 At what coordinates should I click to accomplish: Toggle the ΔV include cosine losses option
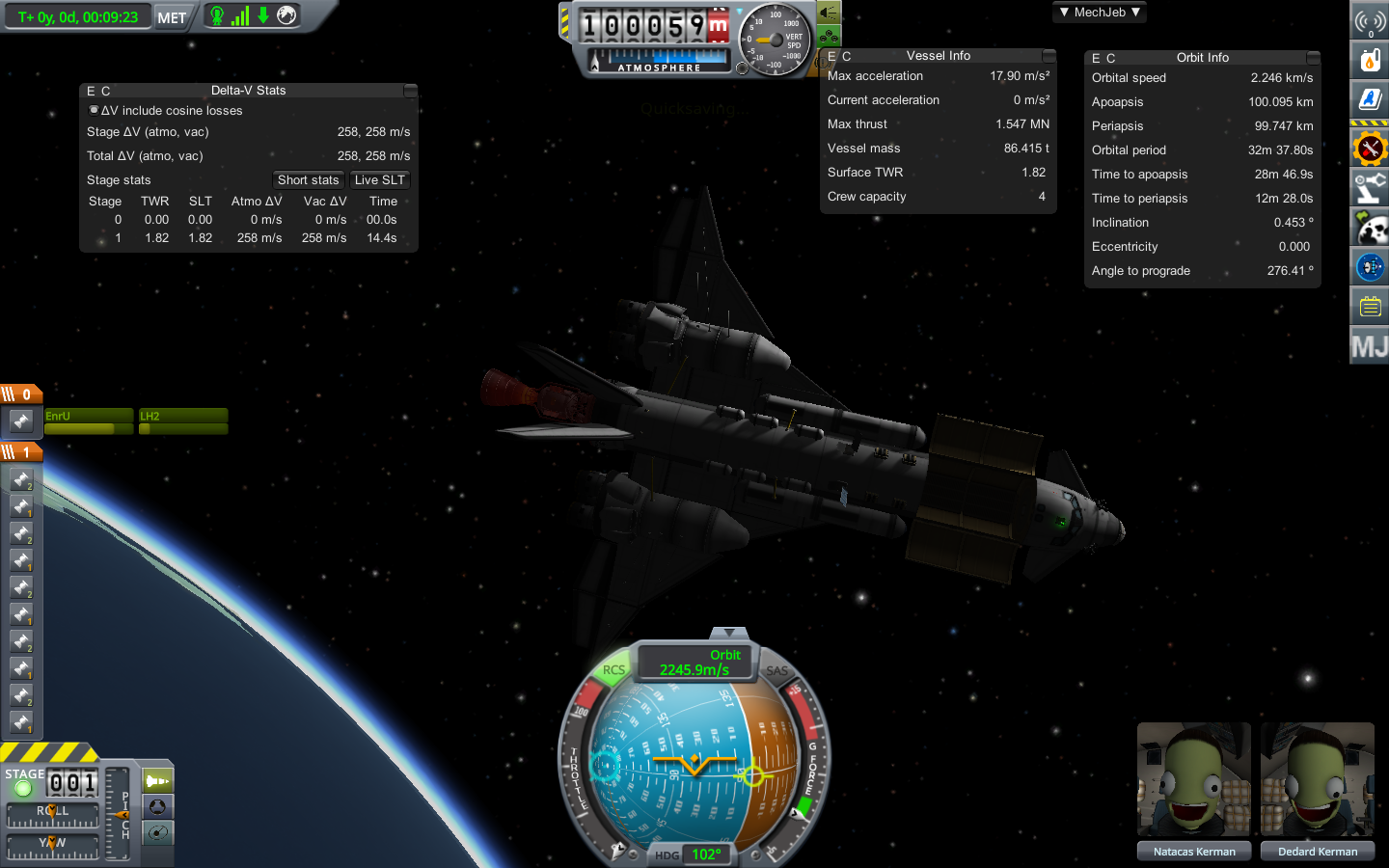[x=94, y=110]
